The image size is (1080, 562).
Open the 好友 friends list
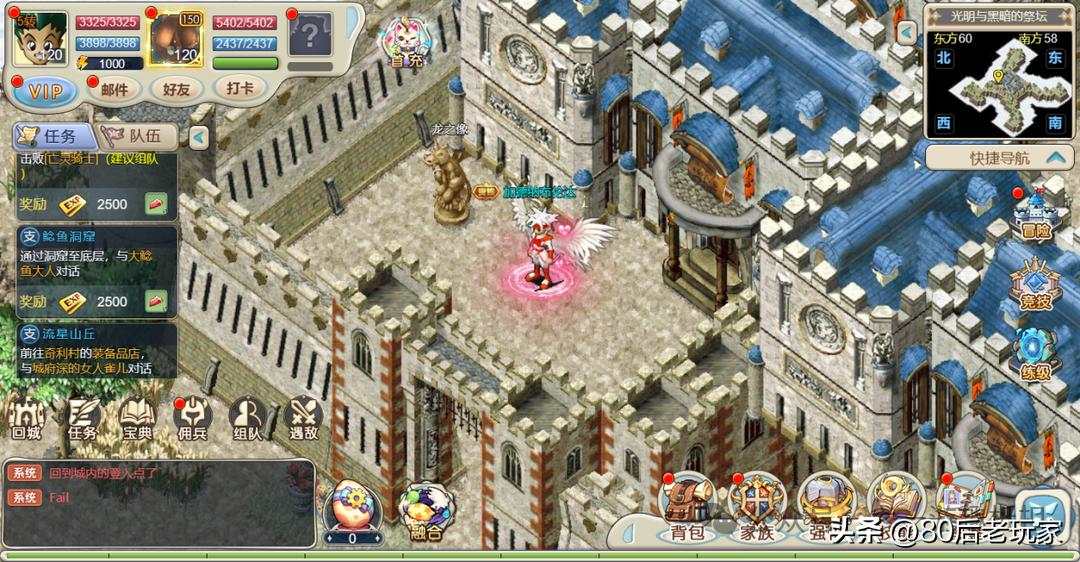(176, 89)
